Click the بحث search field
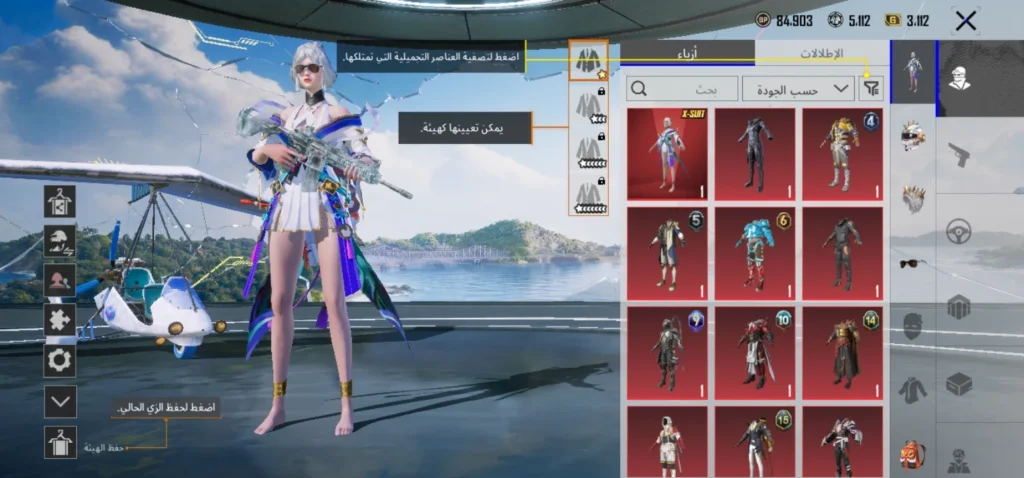Viewport: 1024px width, 478px height. pyautogui.click(x=682, y=89)
